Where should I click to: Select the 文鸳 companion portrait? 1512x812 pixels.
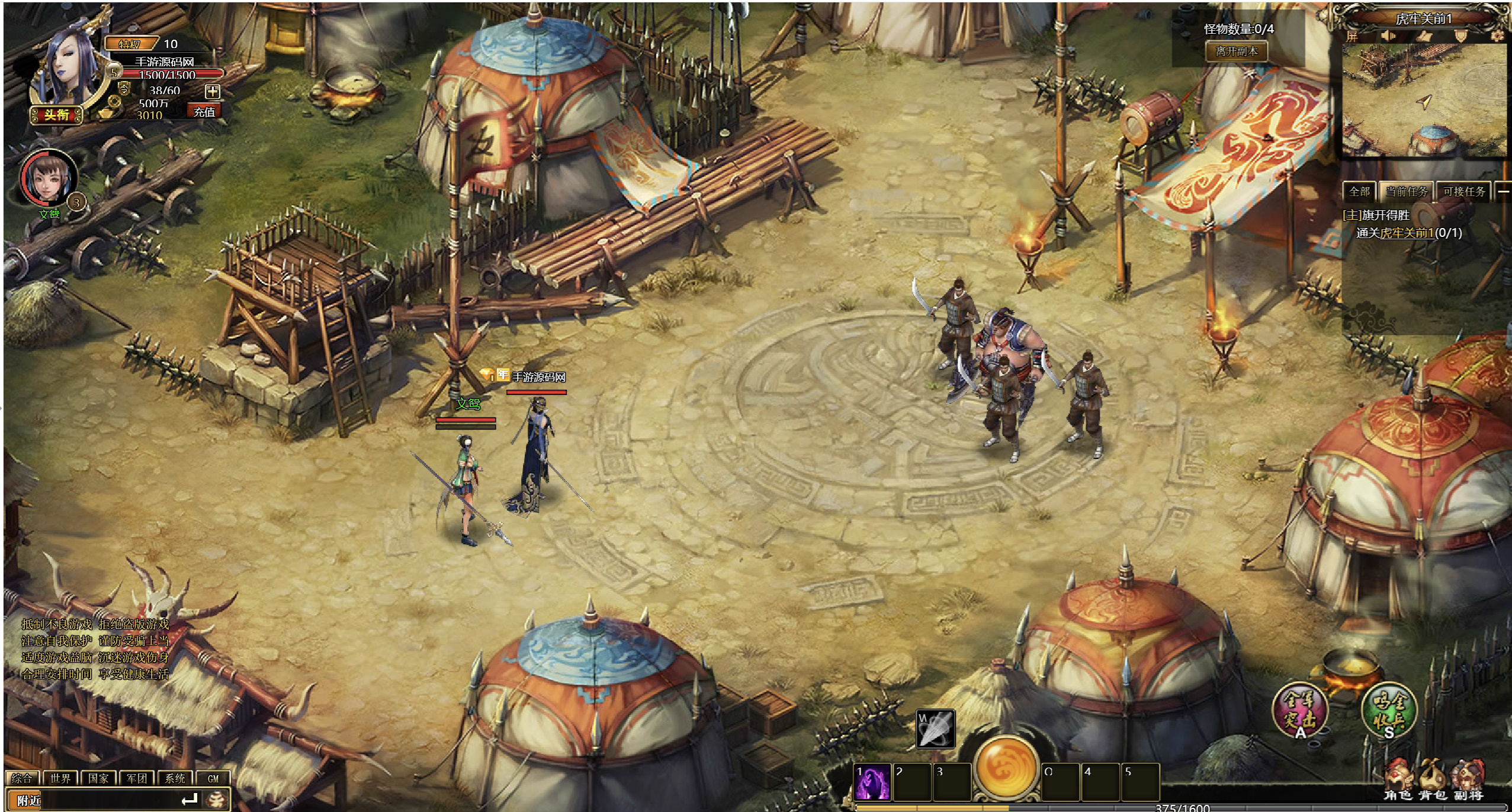click(49, 178)
